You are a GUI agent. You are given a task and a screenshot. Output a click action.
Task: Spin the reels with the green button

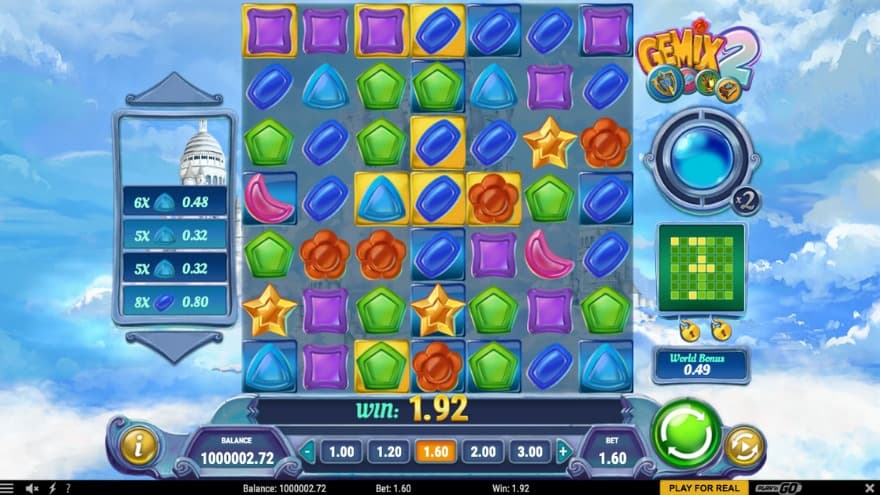[686, 433]
